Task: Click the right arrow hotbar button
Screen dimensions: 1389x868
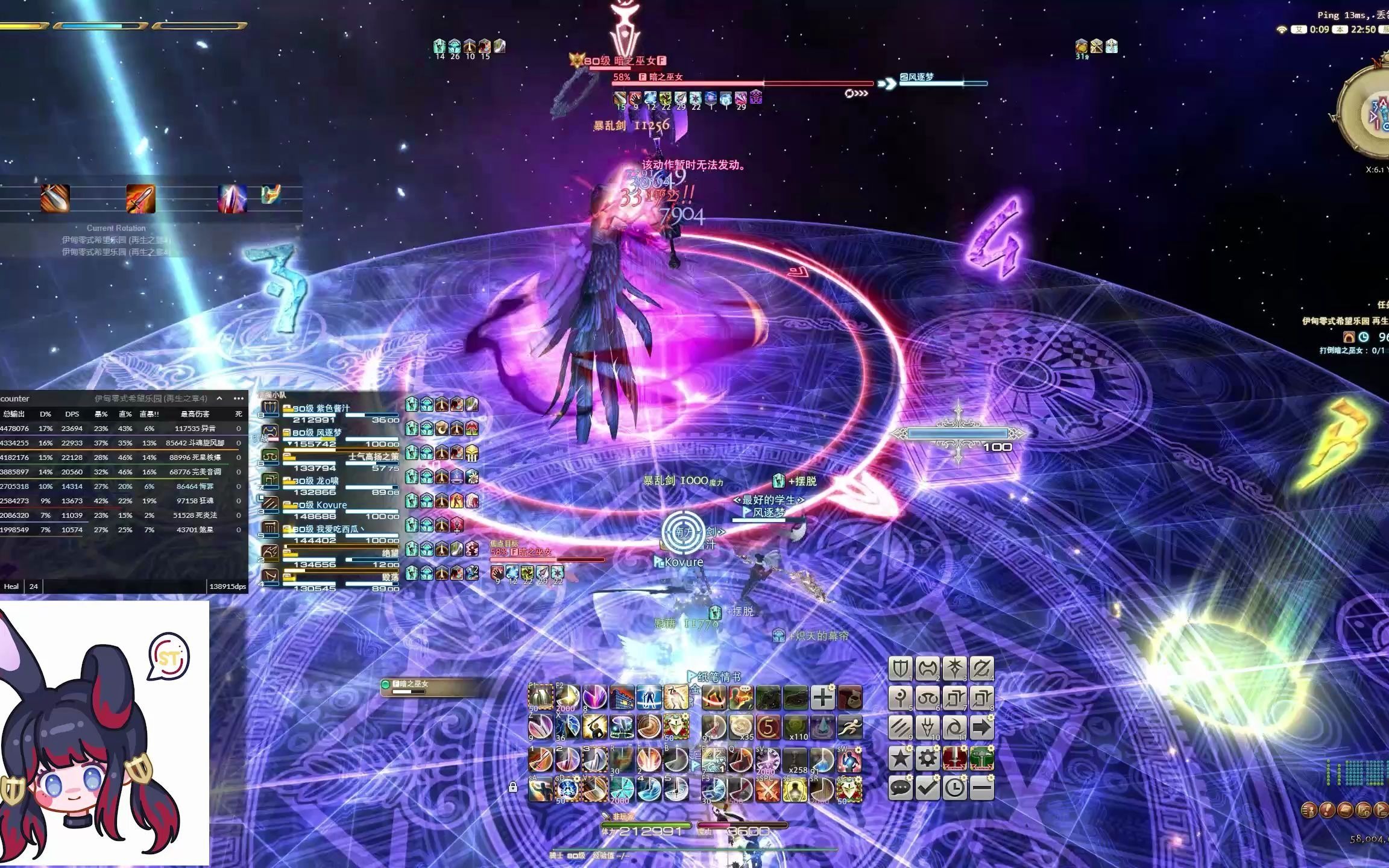Action: 981,728
